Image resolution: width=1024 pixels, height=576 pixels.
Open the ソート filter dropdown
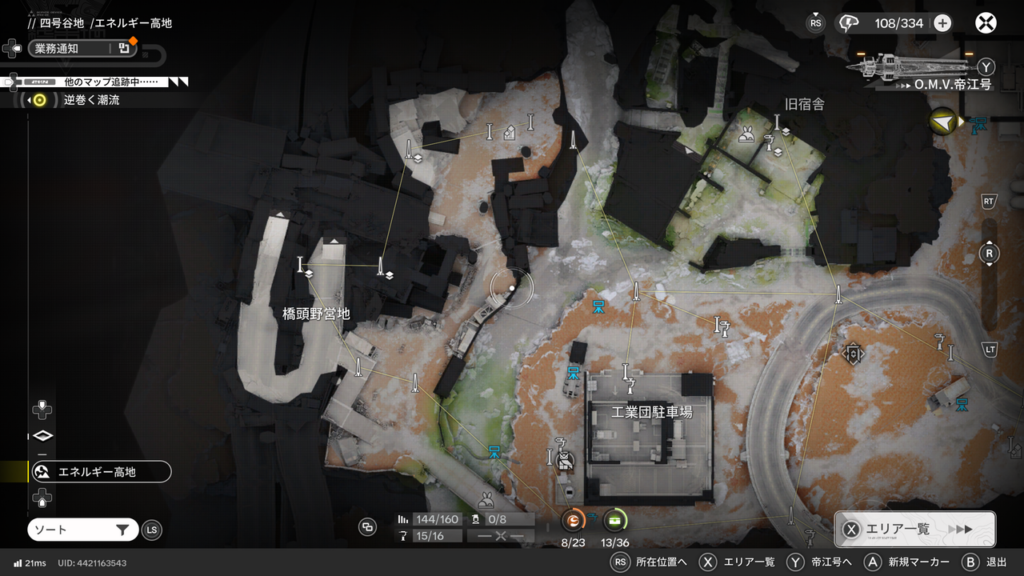point(82,530)
